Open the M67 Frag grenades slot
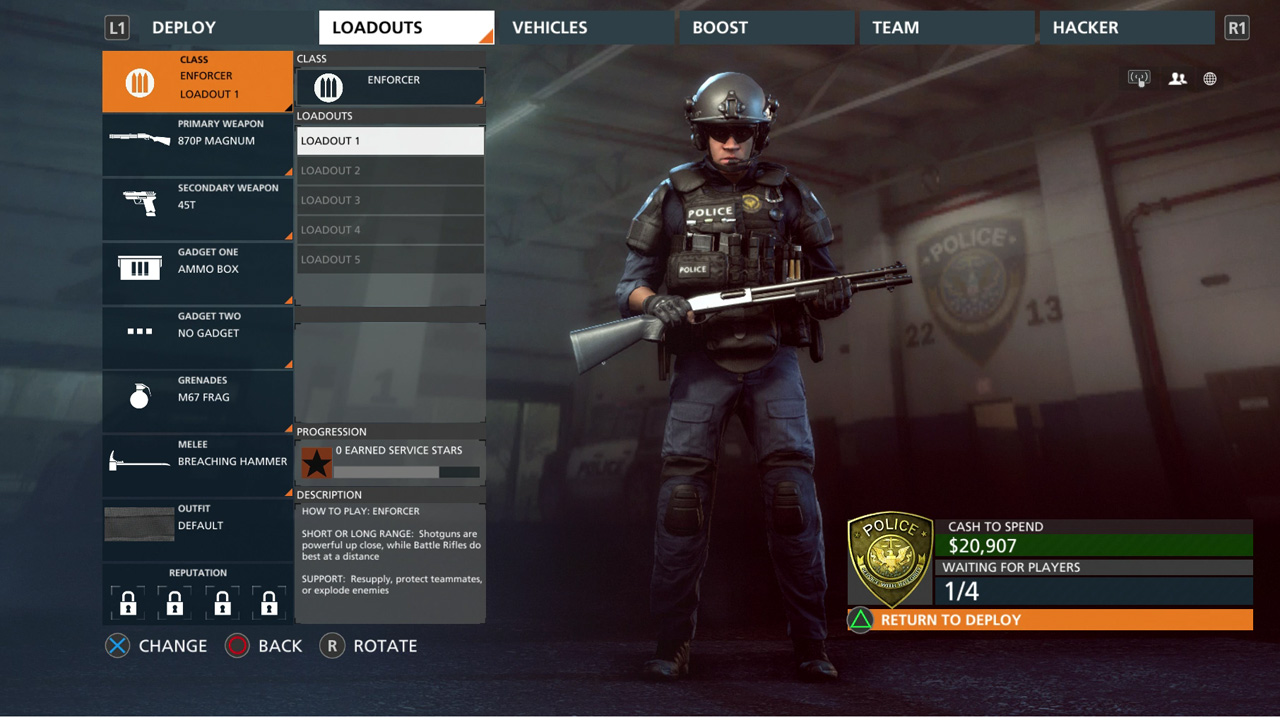This screenshot has height=720, width=1280. pos(198,401)
